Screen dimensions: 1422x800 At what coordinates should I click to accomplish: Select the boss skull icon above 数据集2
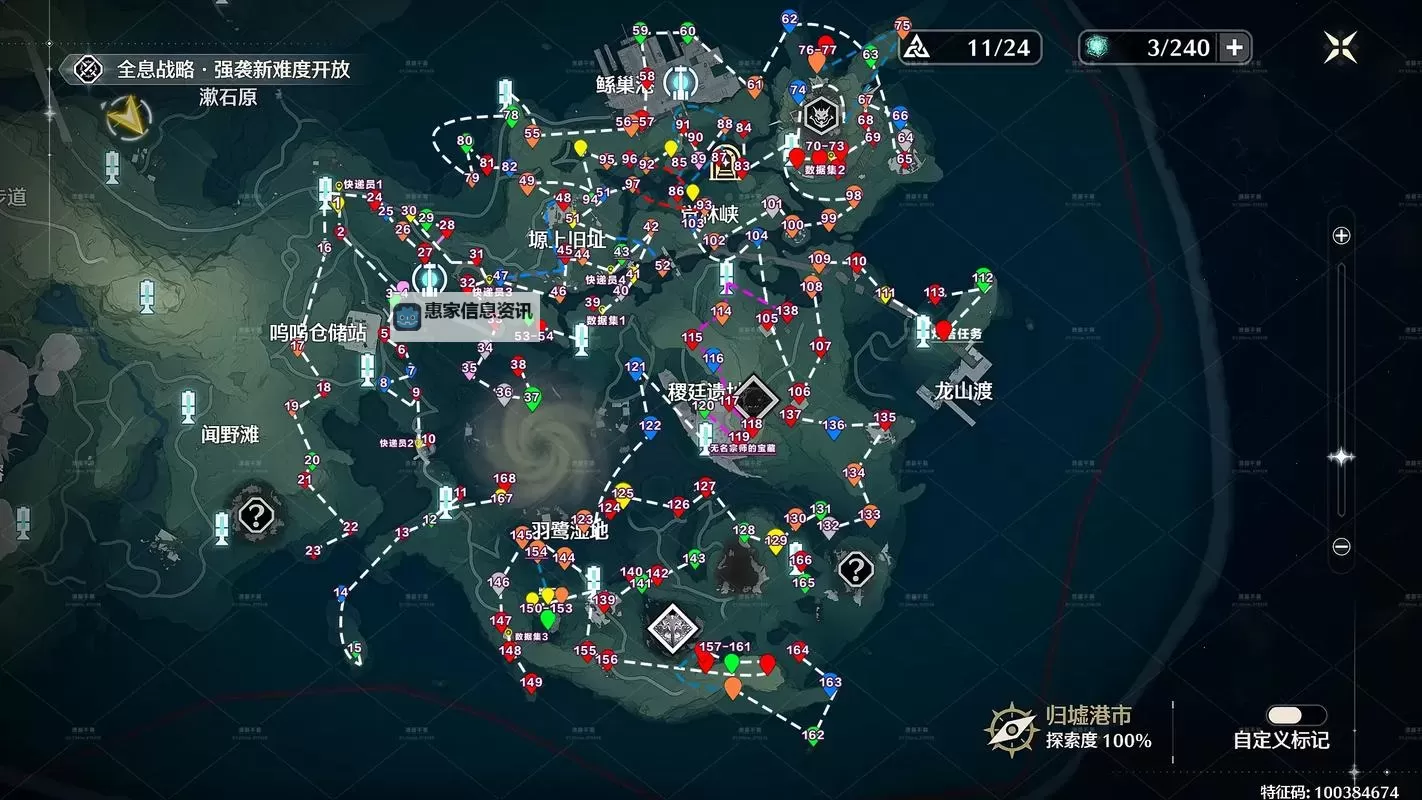point(822,117)
